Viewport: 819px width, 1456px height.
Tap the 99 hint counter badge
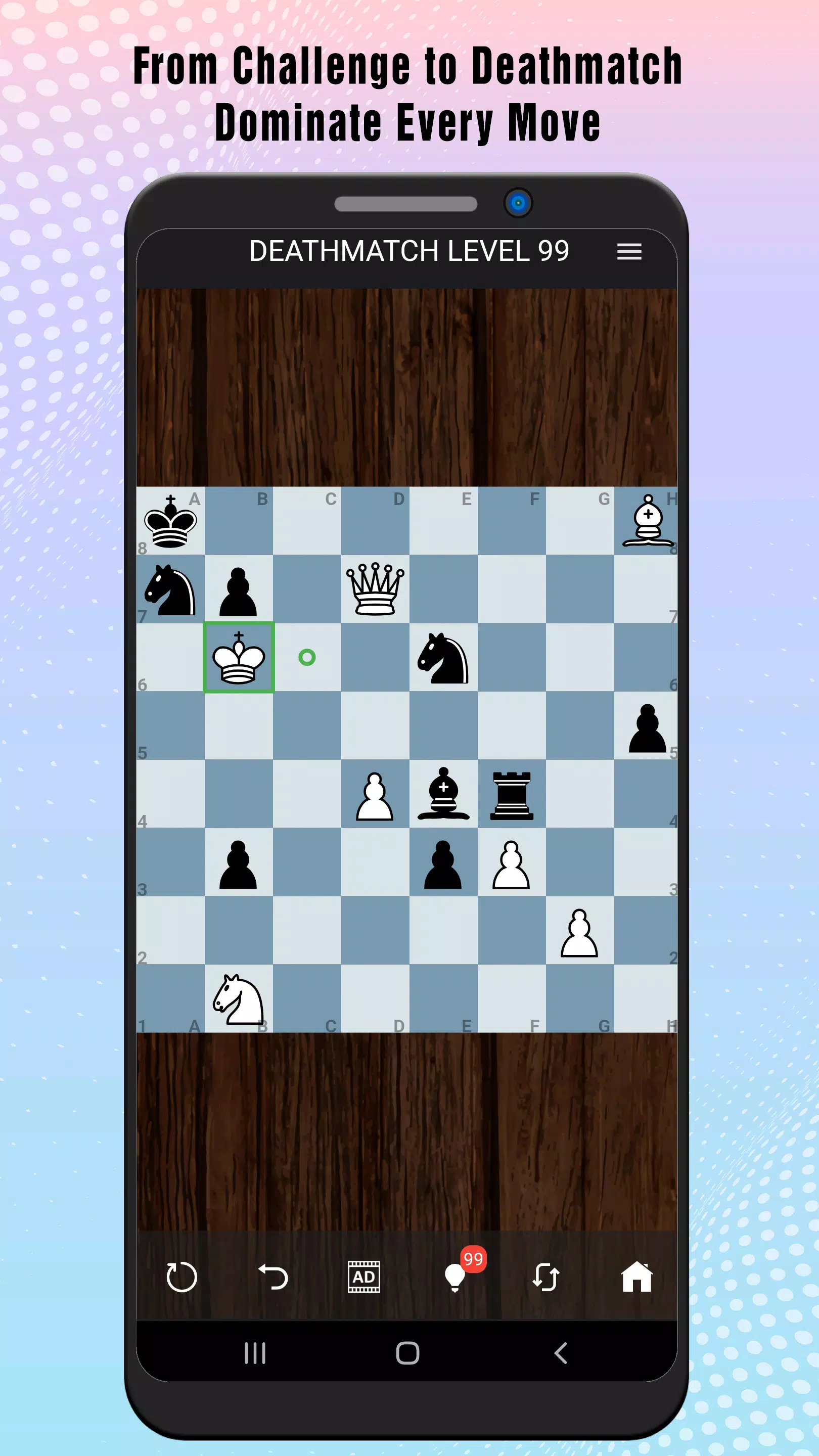coord(473,1259)
